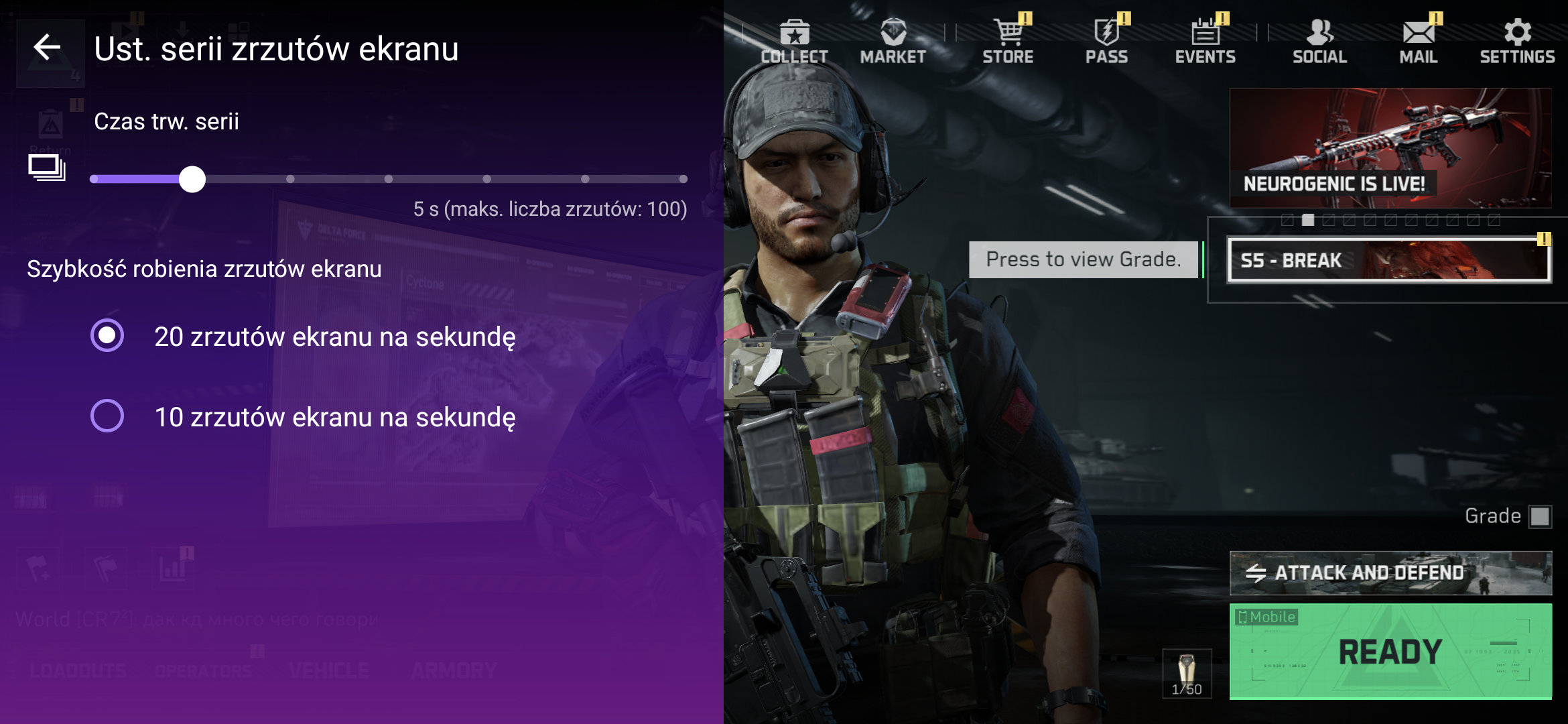
Task: Toggle the Grade checkbox
Action: click(x=1540, y=516)
